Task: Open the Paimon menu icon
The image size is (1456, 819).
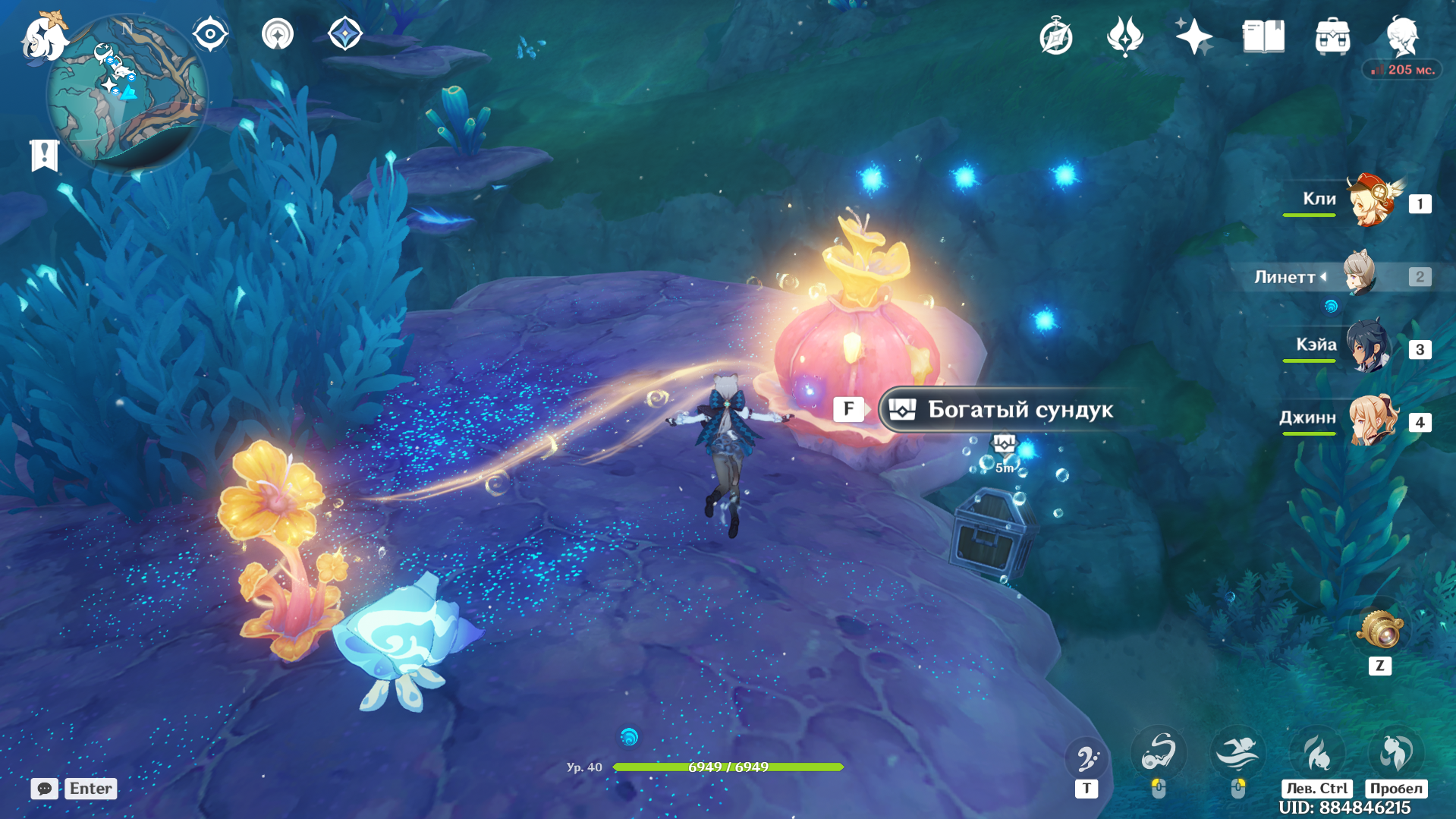Action: pos(44,36)
